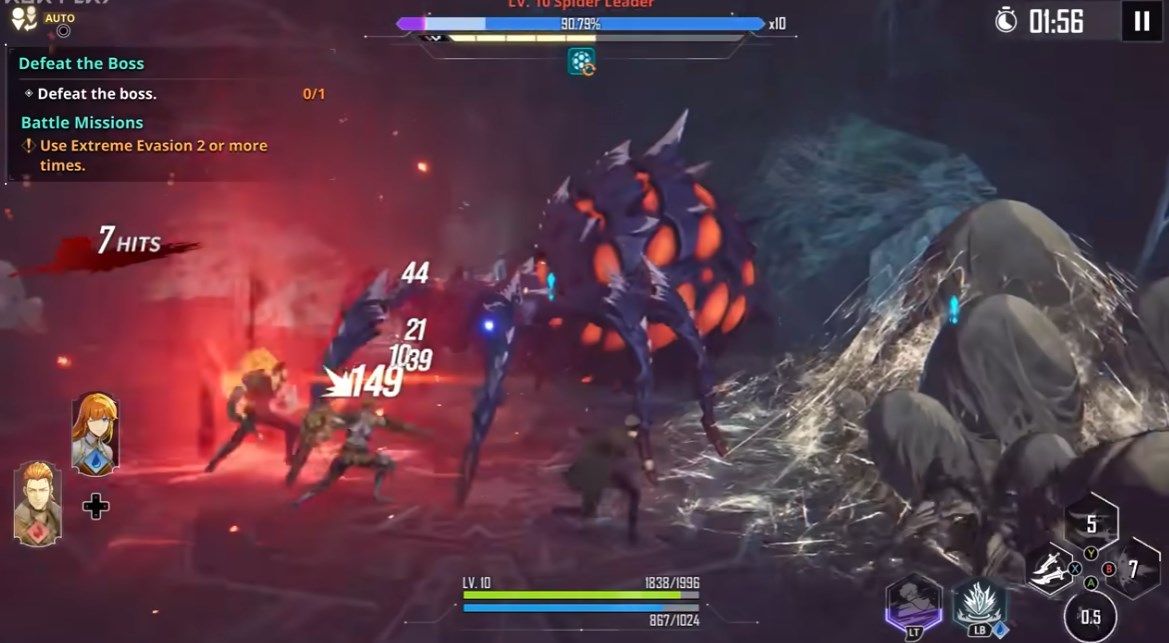Image resolution: width=1169 pixels, height=643 pixels.
Task: Use the purple-charged ultimate skill hexagon
Action: pyautogui.click(x=914, y=603)
